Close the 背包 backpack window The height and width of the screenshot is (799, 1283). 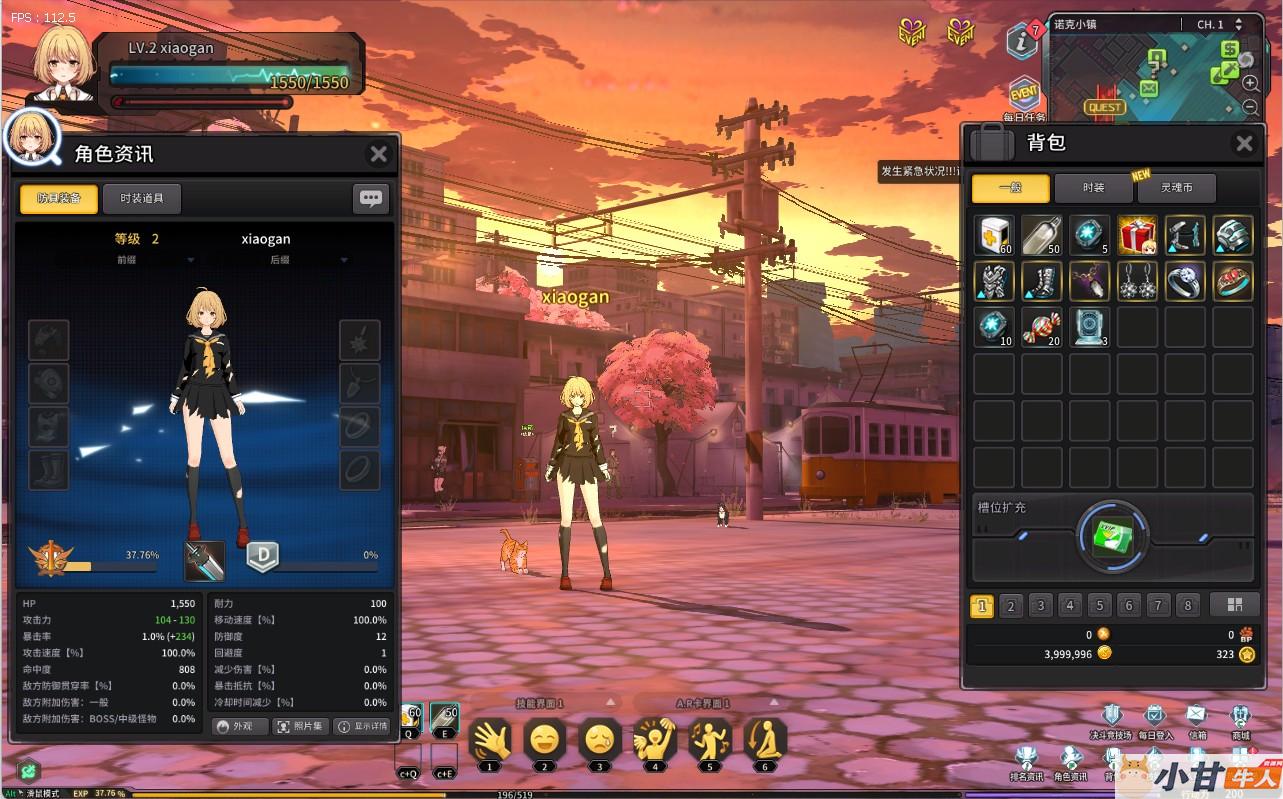pos(1244,144)
